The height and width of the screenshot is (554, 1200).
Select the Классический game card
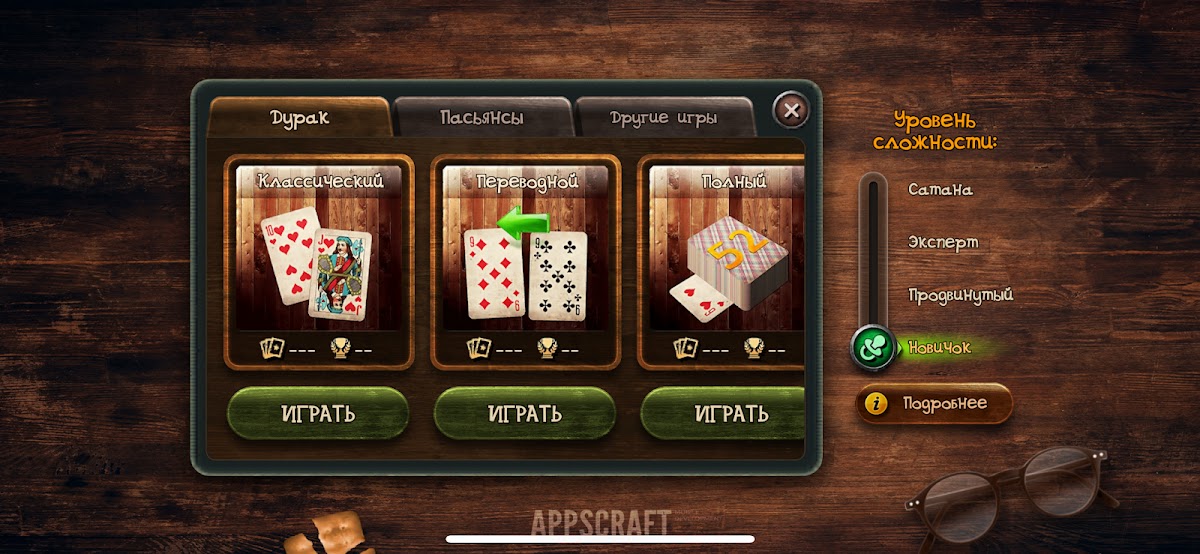[320, 260]
